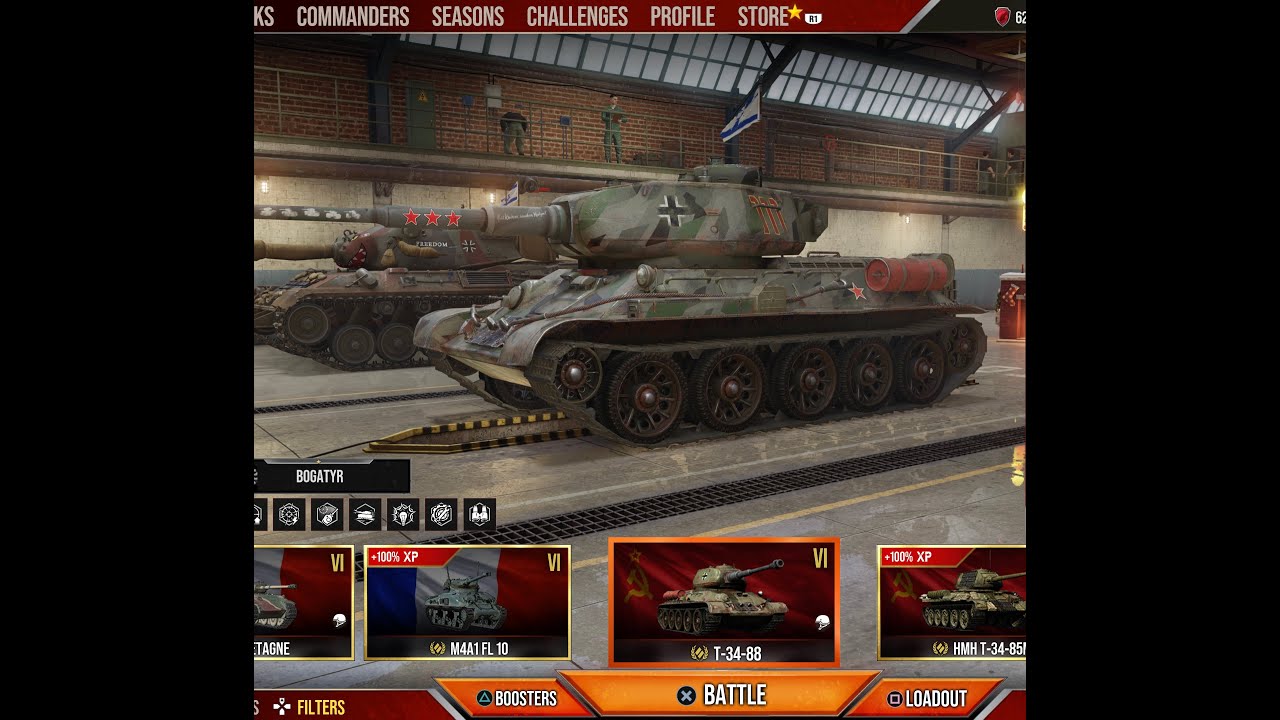Select the M4A1 FL 10 tank card
The width and height of the screenshot is (1280, 720).
pos(467,602)
